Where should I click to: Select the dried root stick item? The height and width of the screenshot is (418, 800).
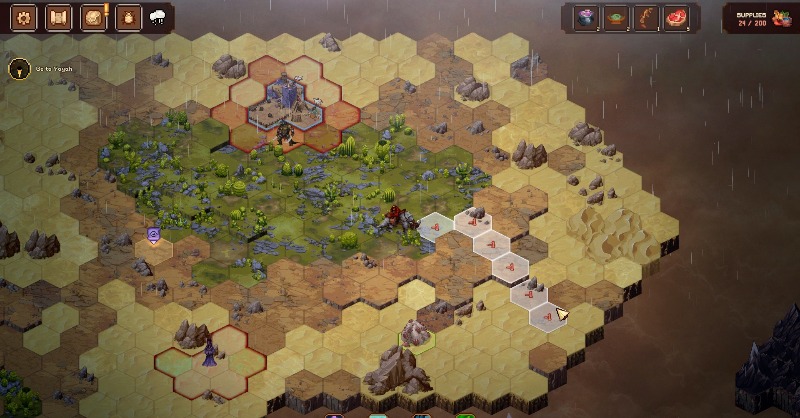click(x=646, y=17)
